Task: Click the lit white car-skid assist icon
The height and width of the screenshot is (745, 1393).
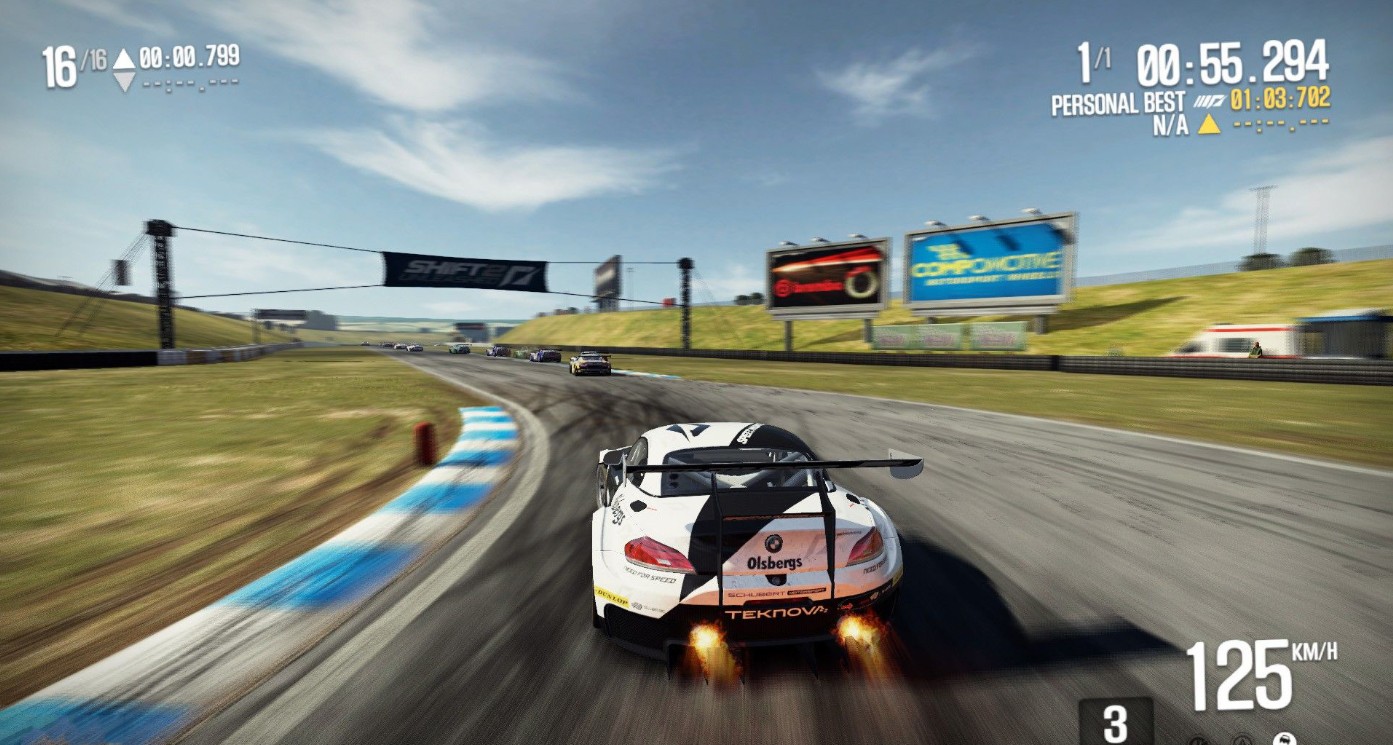Action: pos(1285,740)
